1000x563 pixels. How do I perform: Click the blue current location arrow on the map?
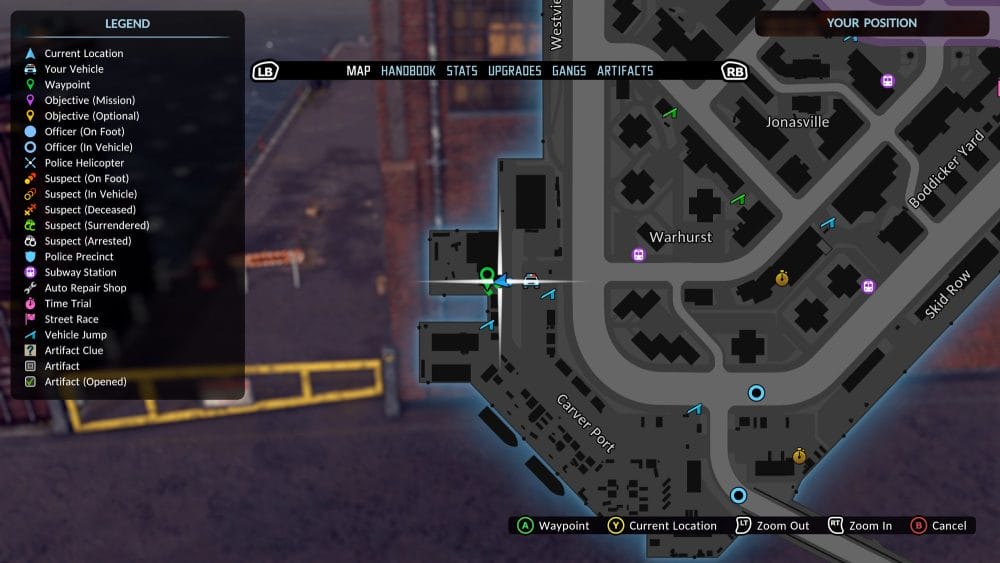coord(502,281)
